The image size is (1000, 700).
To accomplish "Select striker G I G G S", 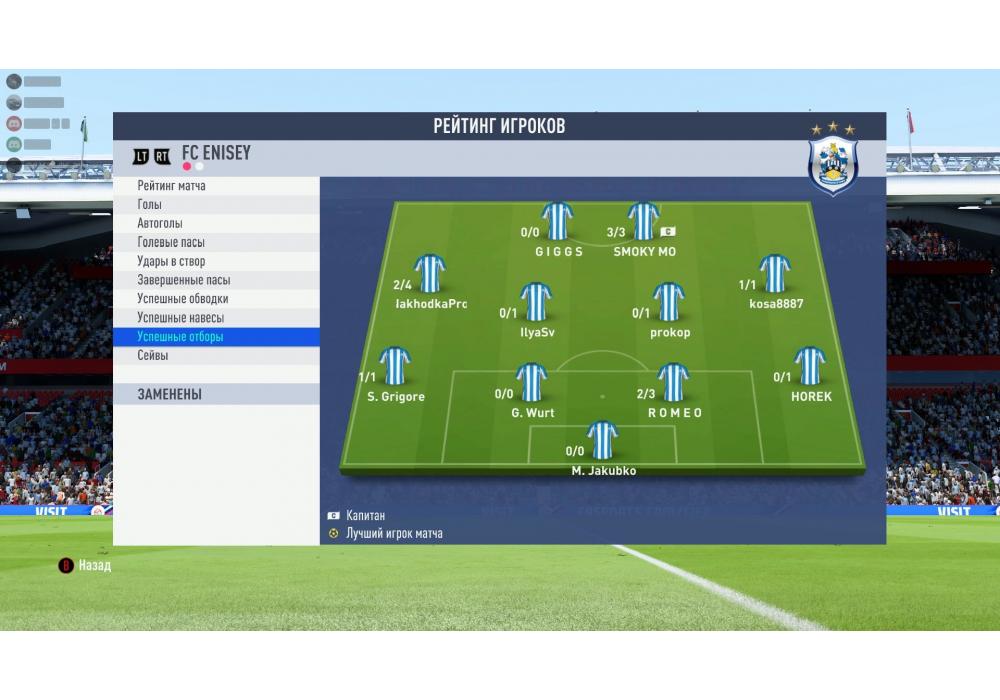I will pyautogui.click(x=557, y=221).
